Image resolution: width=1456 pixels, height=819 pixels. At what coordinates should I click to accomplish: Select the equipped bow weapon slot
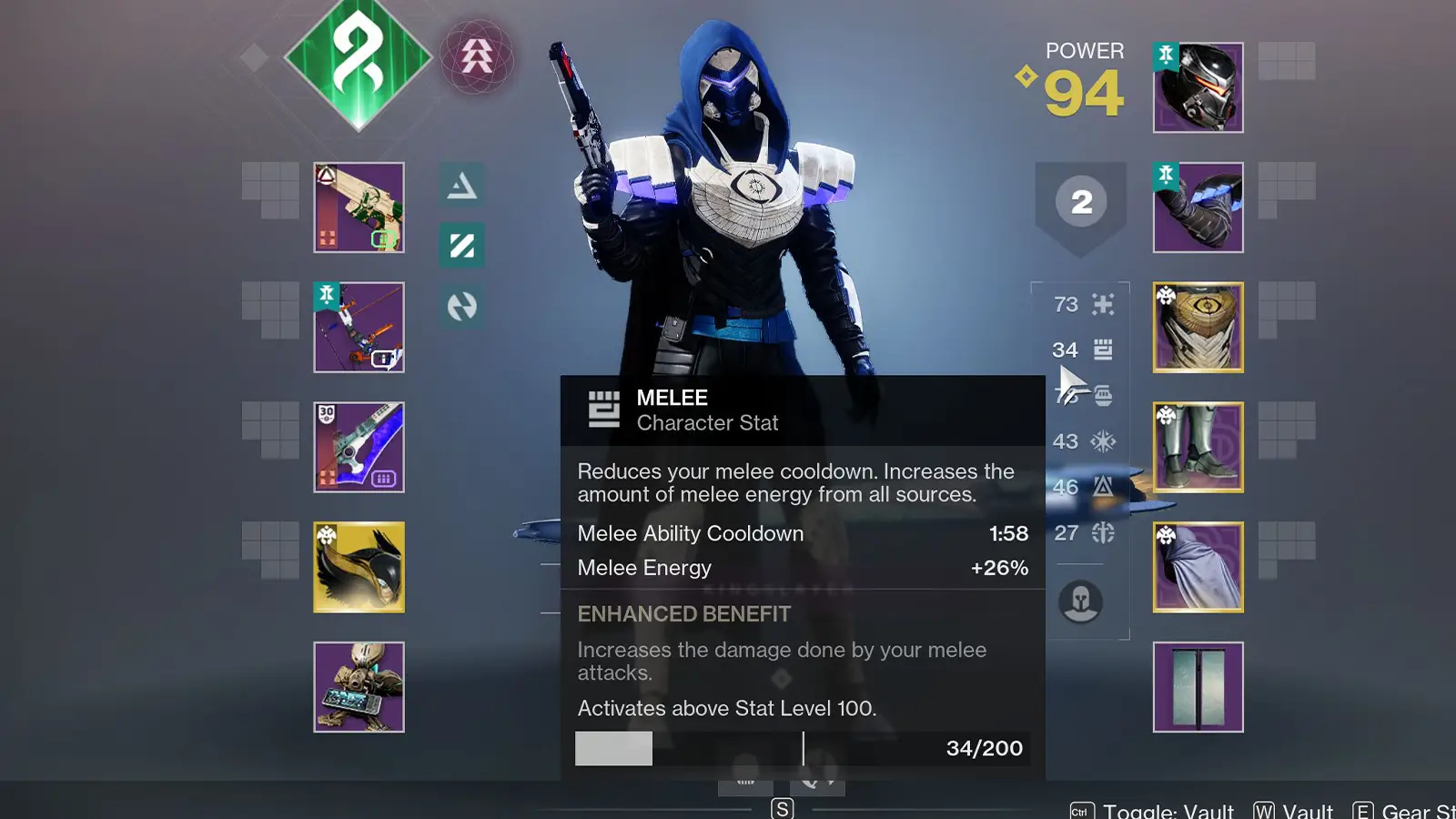[x=359, y=328]
